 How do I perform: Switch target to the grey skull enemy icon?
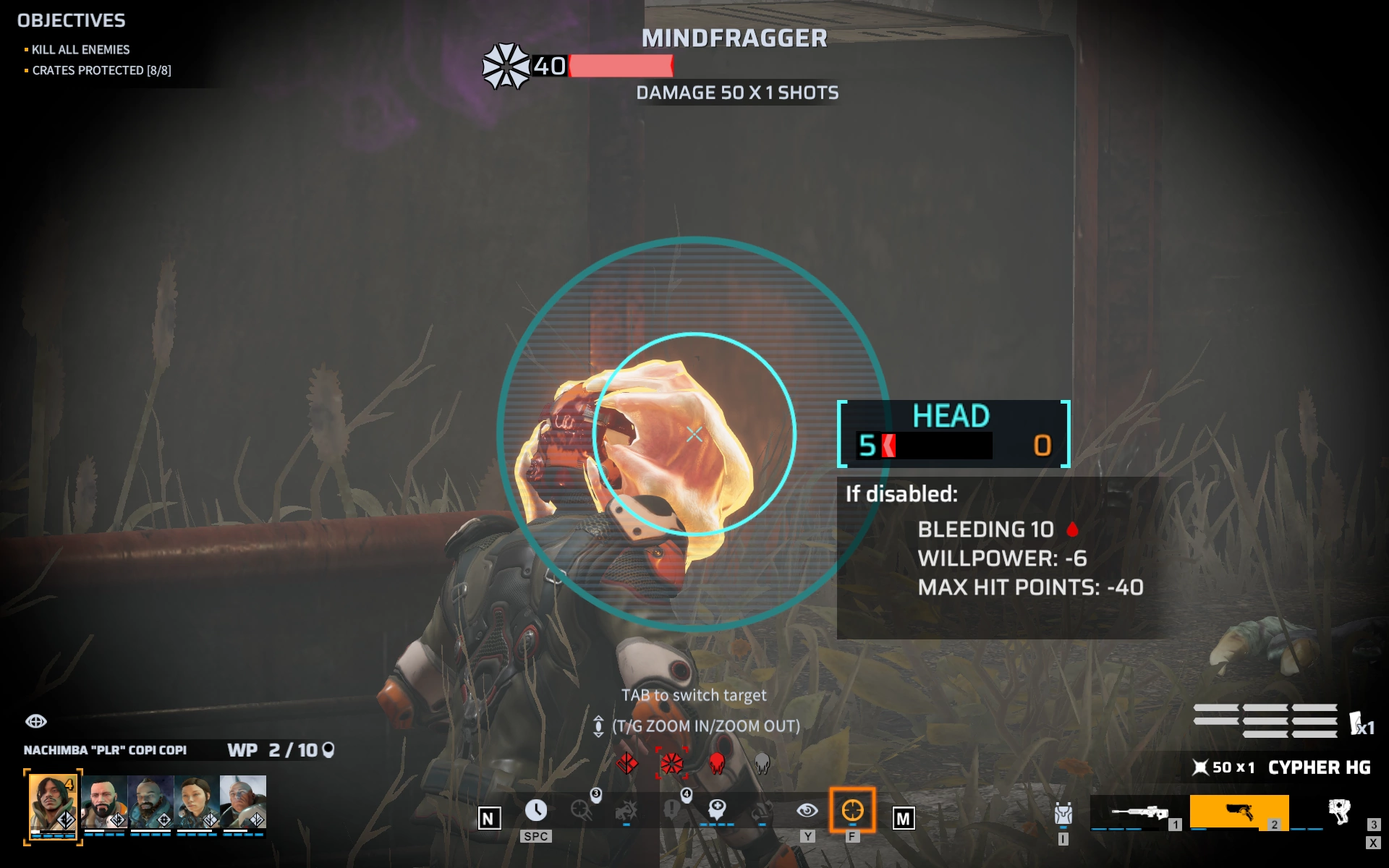click(762, 763)
